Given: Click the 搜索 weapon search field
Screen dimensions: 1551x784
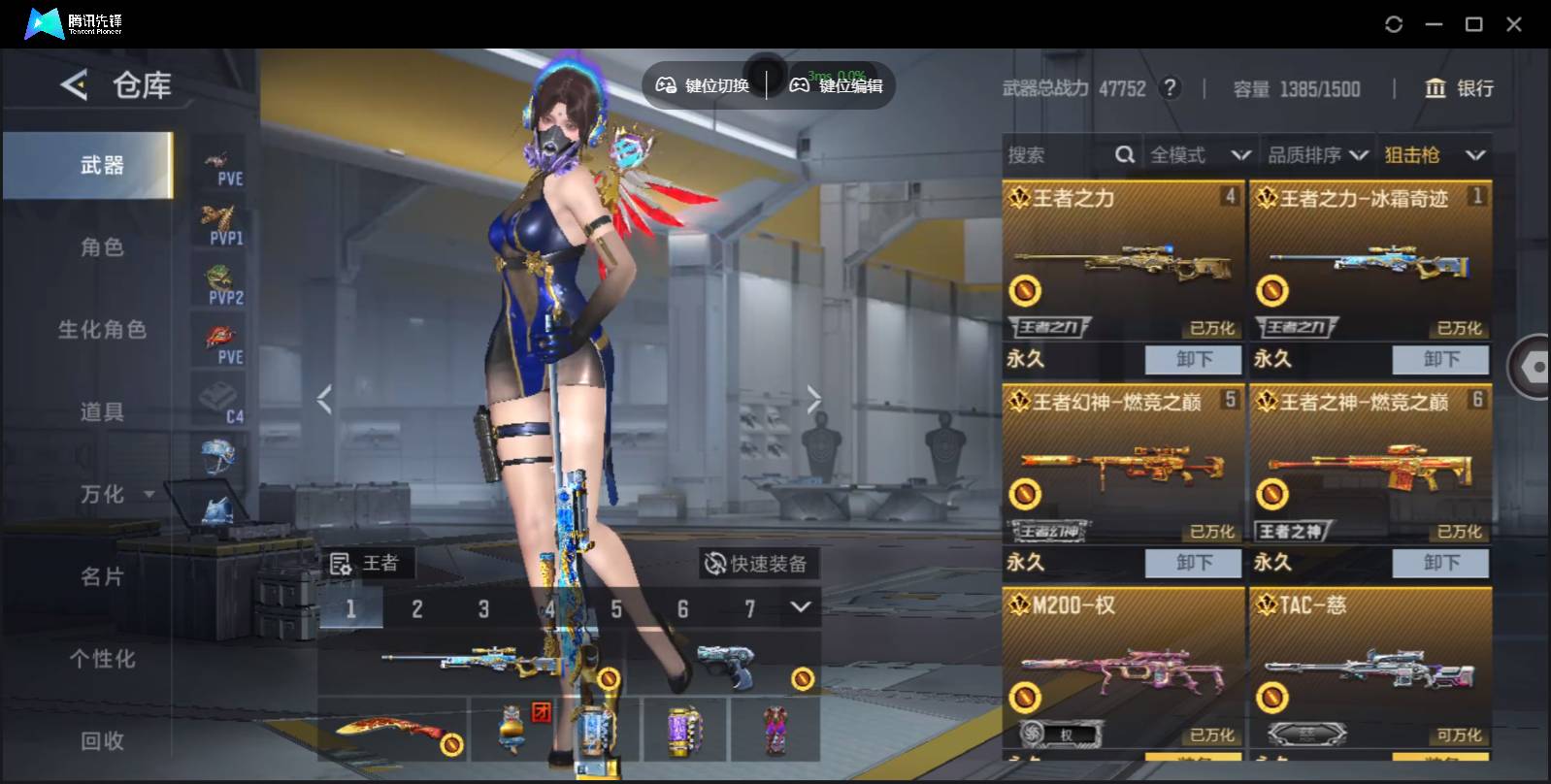Looking at the screenshot, I should 1058,155.
